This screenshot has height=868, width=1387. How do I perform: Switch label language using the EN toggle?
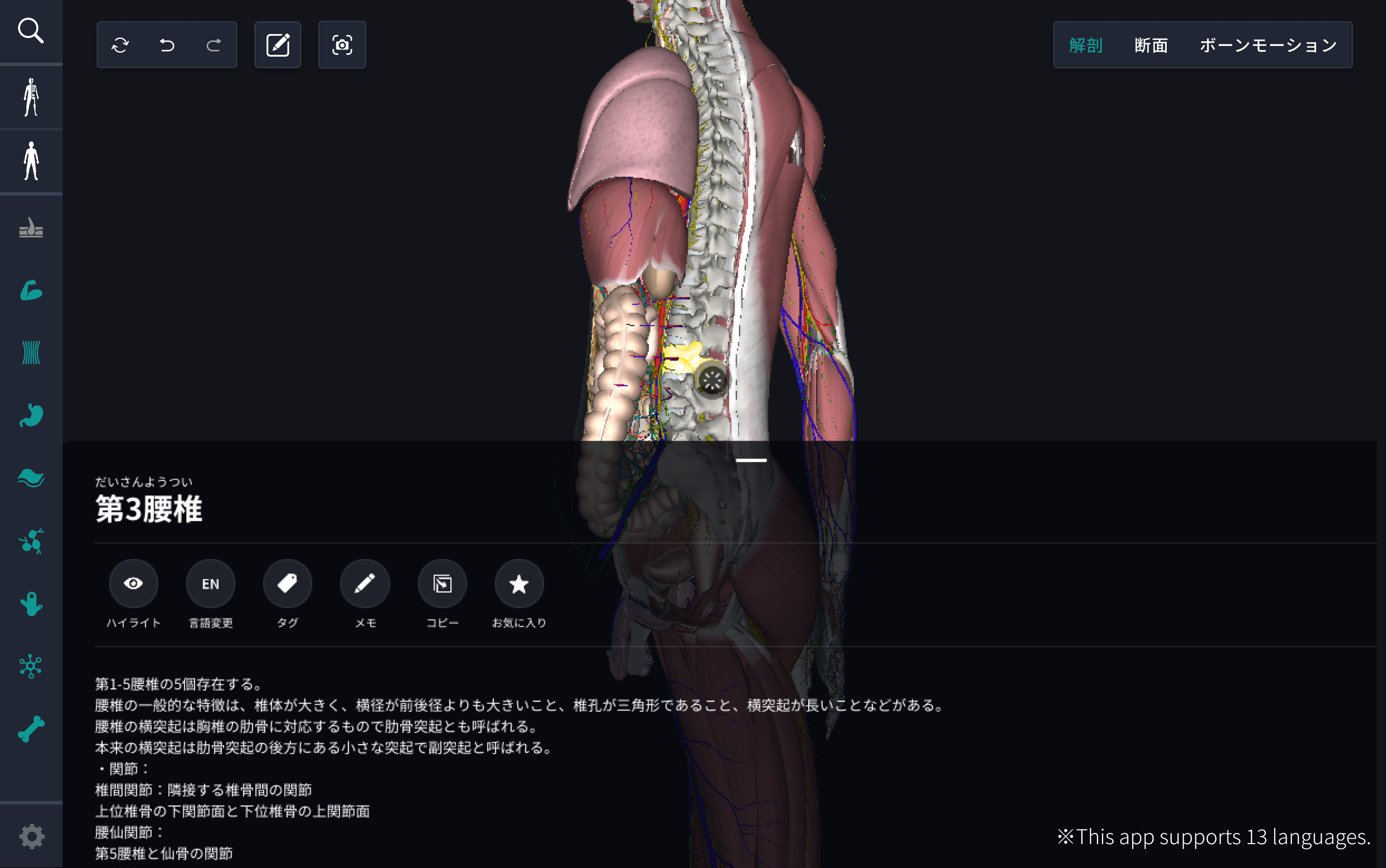[x=211, y=583]
